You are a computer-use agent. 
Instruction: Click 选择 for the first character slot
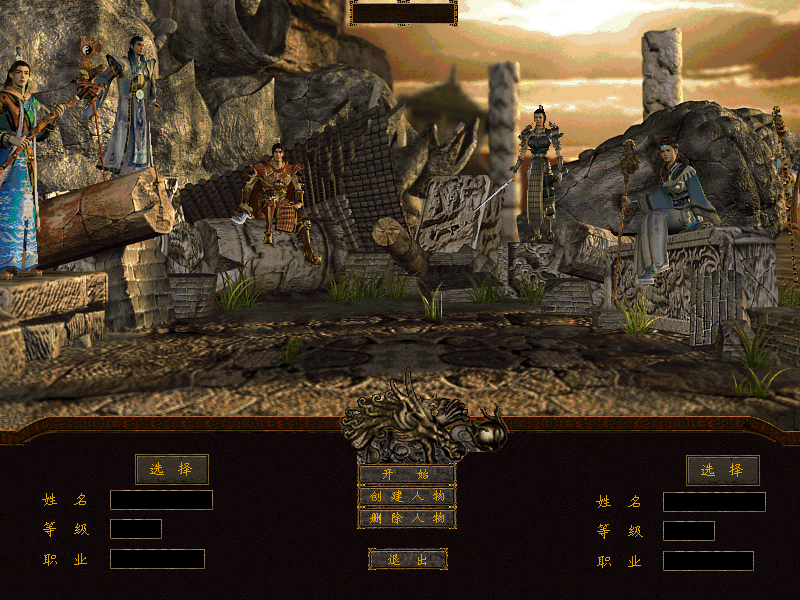click(x=172, y=469)
